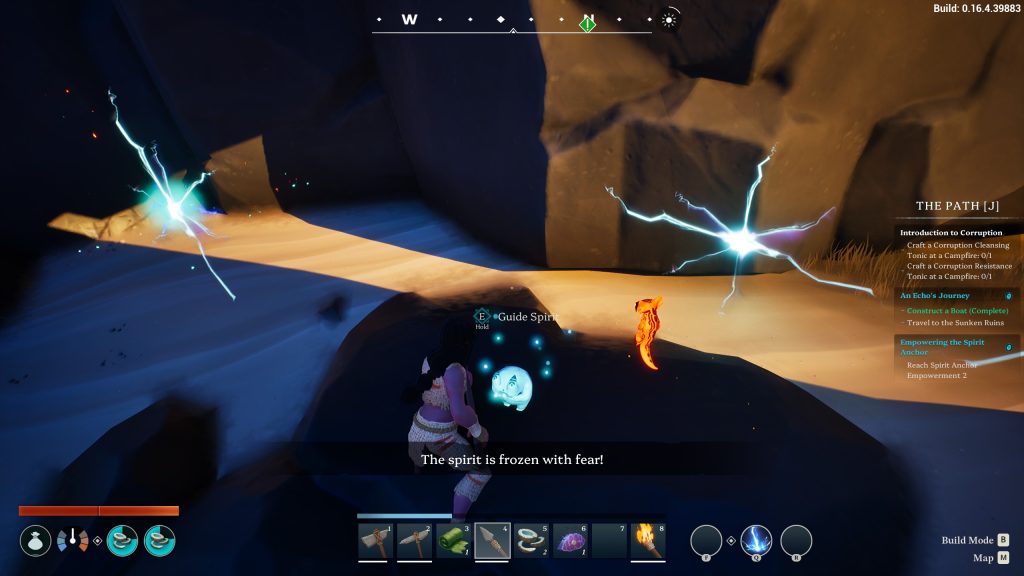Image resolution: width=1024 pixels, height=576 pixels.
Task: Equip the spear in the hotbar
Action: point(492,540)
